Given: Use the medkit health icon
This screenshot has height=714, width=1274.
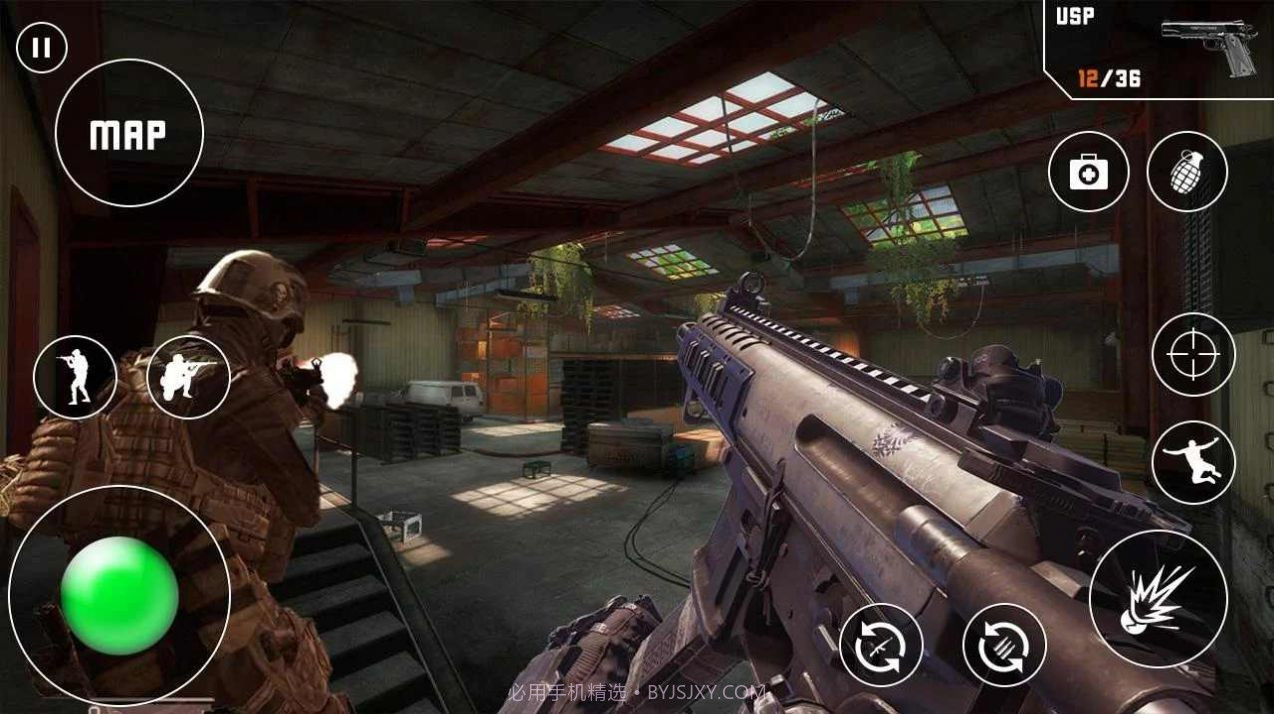Looking at the screenshot, I should click(x=1088, y=172).
